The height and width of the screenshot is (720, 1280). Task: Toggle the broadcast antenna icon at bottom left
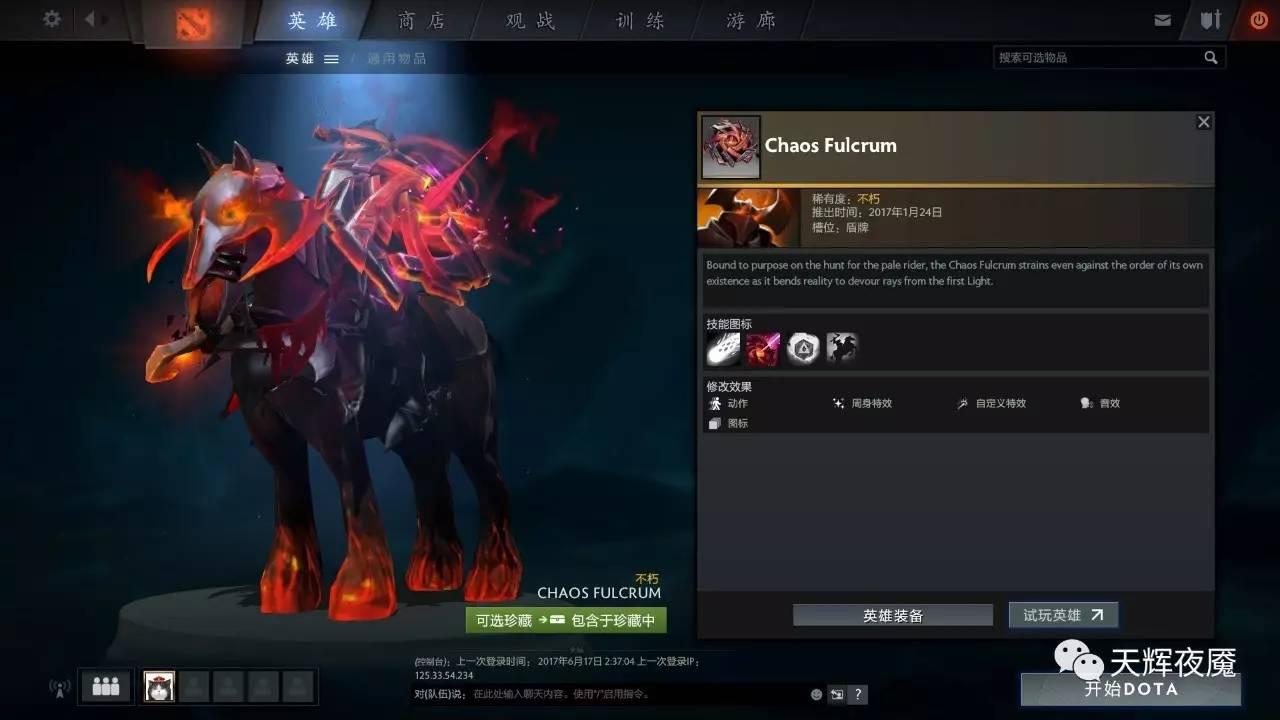57,688
